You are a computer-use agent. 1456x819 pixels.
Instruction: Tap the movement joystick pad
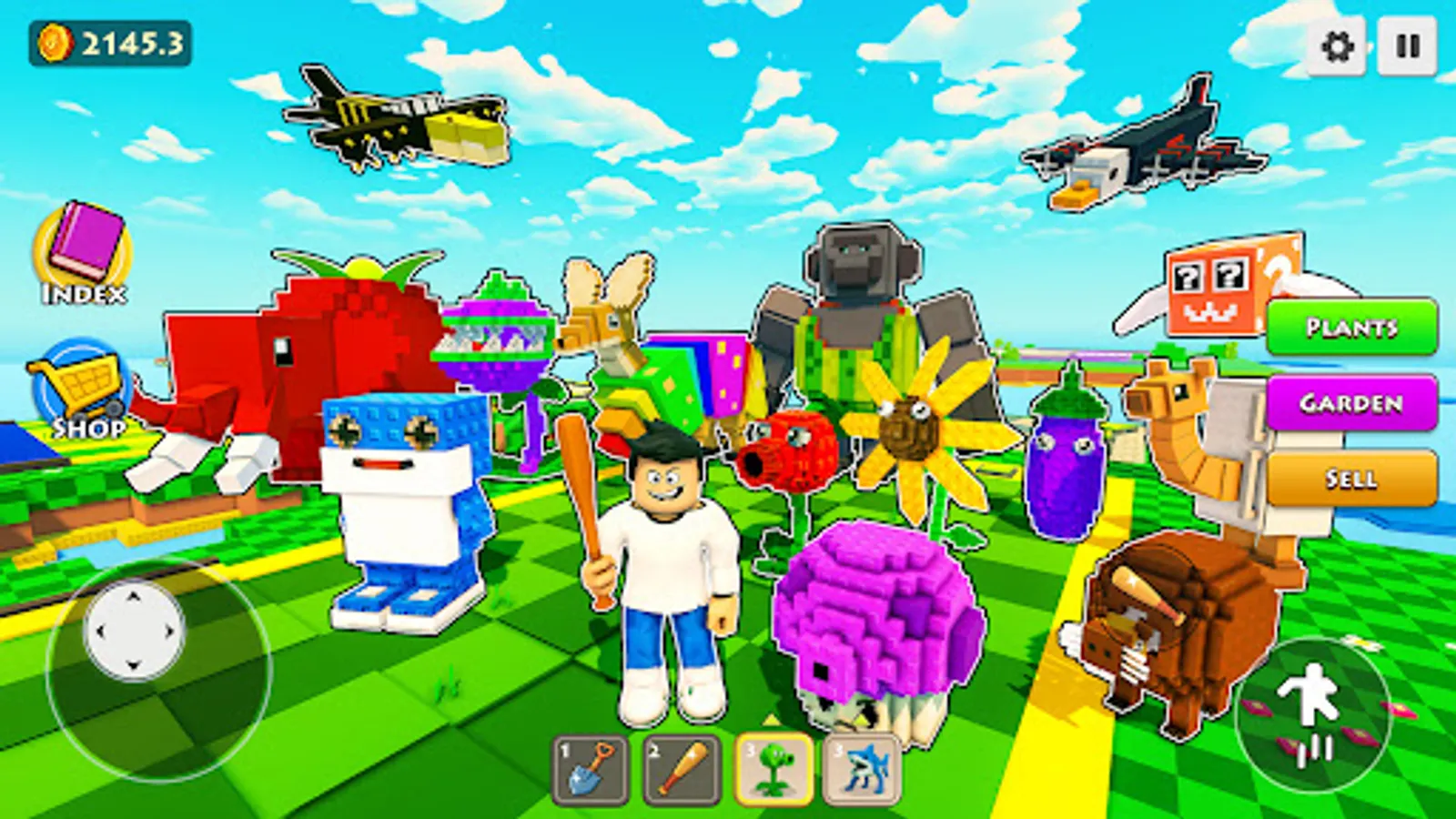click(134, 631)
